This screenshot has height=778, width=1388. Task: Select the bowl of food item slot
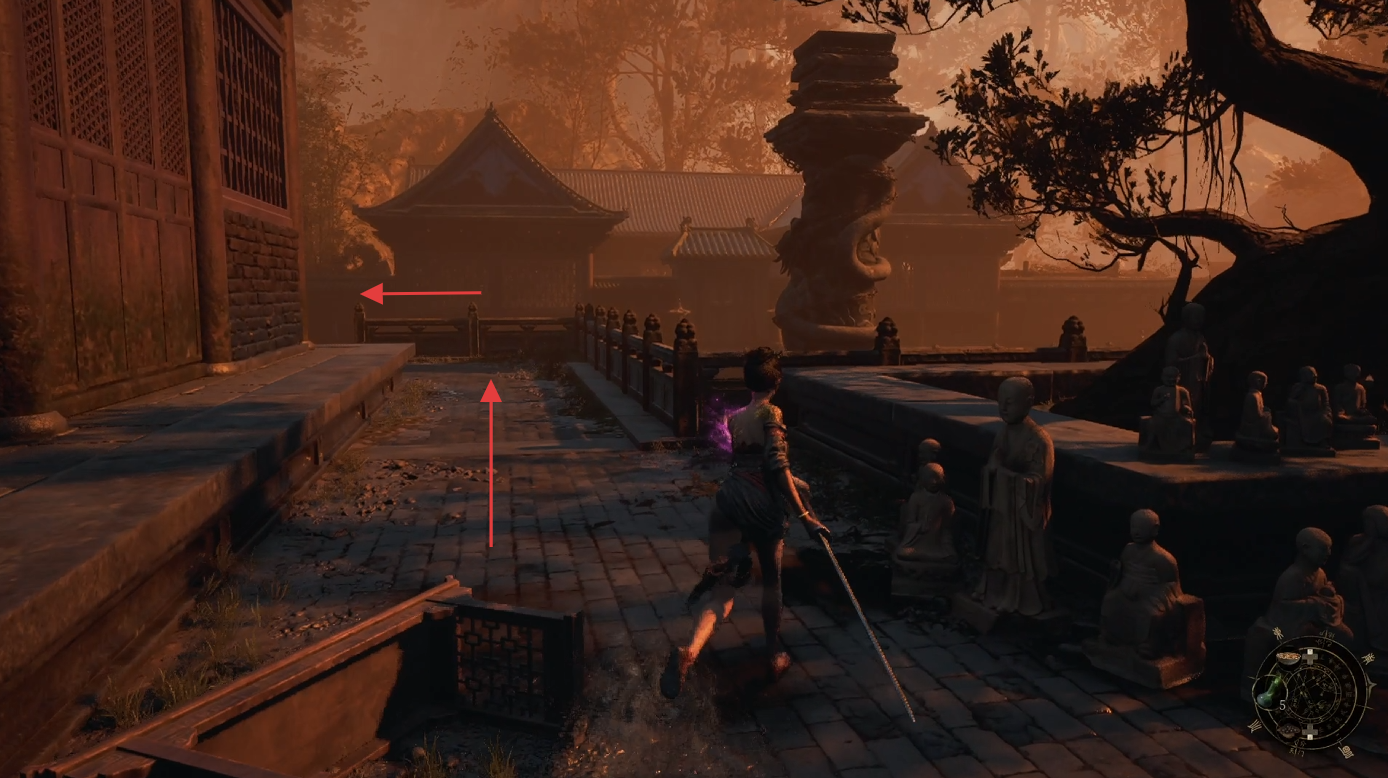click(1288, 658)
